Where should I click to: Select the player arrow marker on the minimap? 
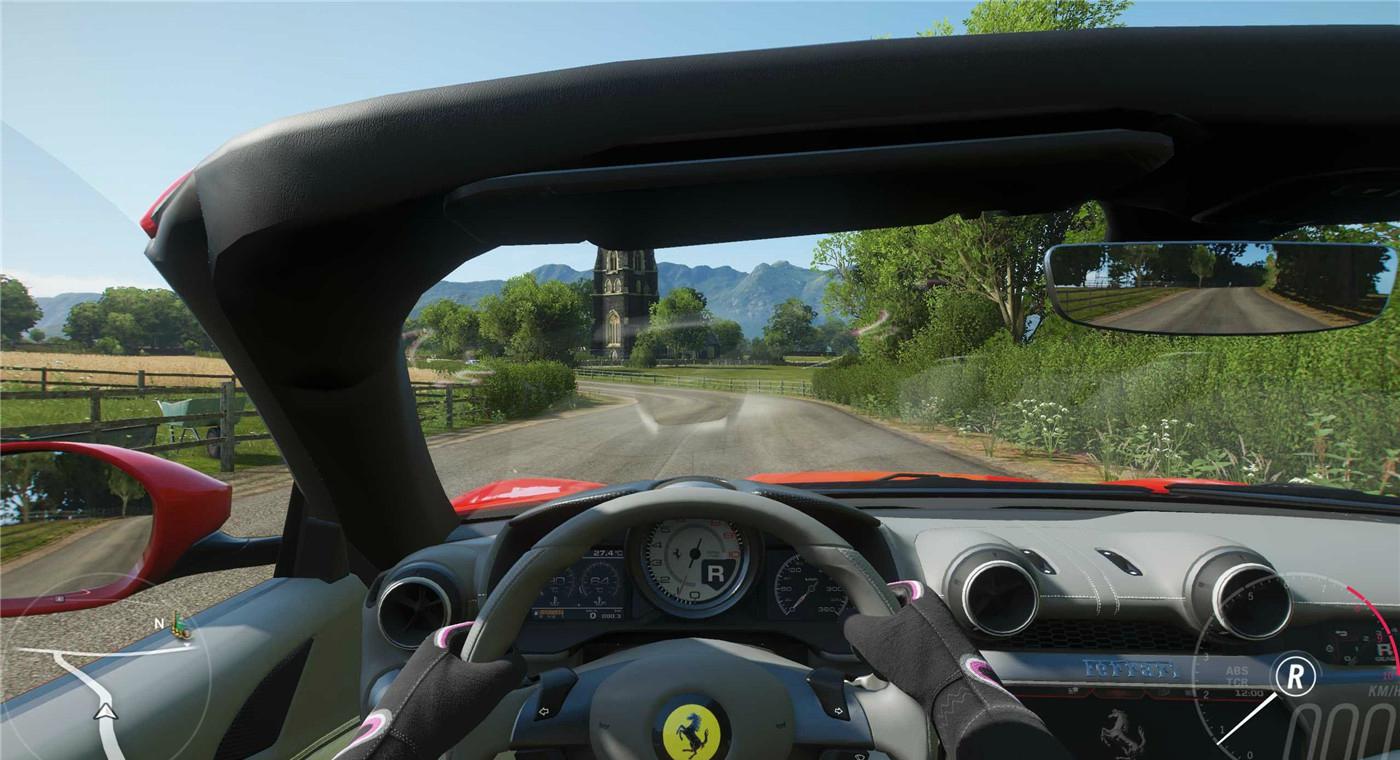coord(106,712)
